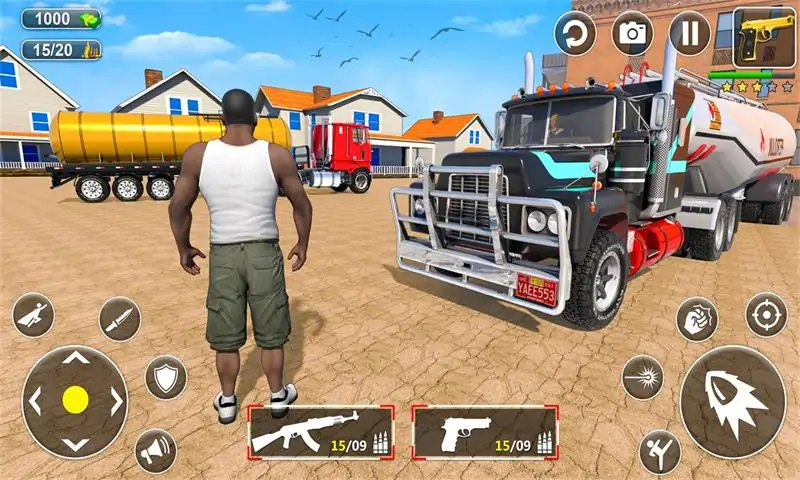Throw a punch with the fist button
This screenshot has width=800, height=480.
[697, 320]
